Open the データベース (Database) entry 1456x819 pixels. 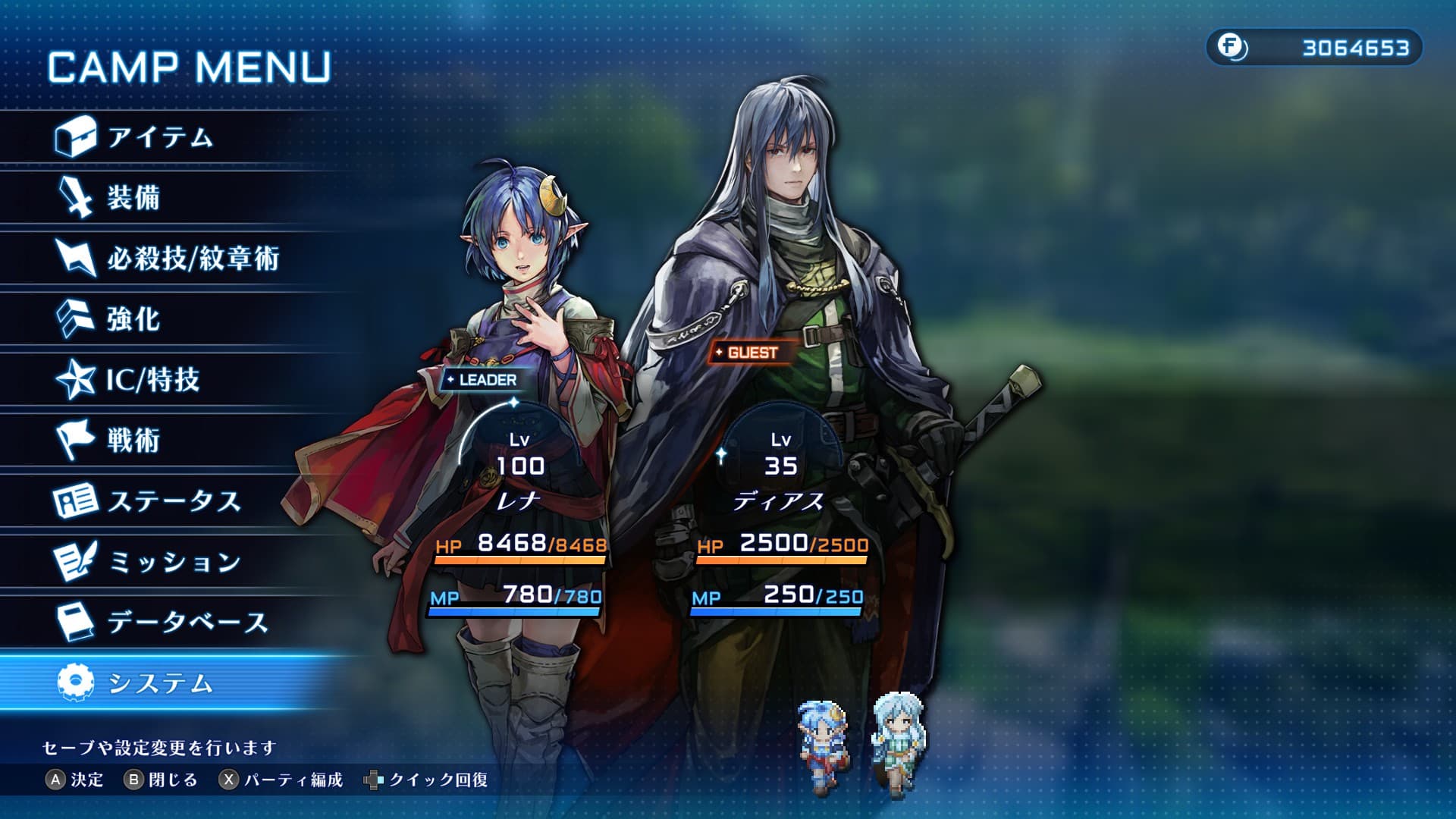(x=187, y=623)
